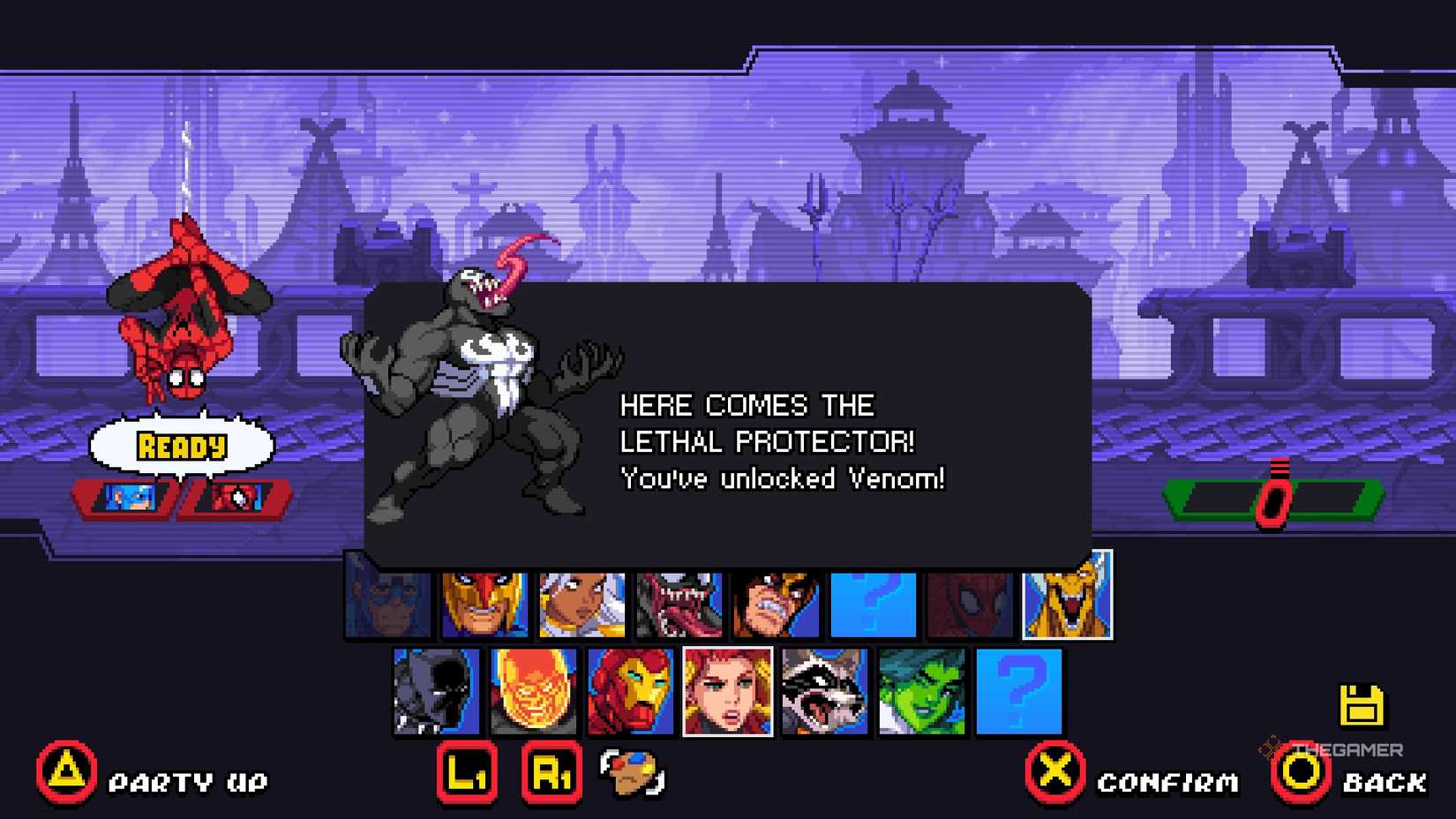Reveal the bottom-row mystery question mark slot
The image size is (1456, 819).
click(x=1019, y=693)
